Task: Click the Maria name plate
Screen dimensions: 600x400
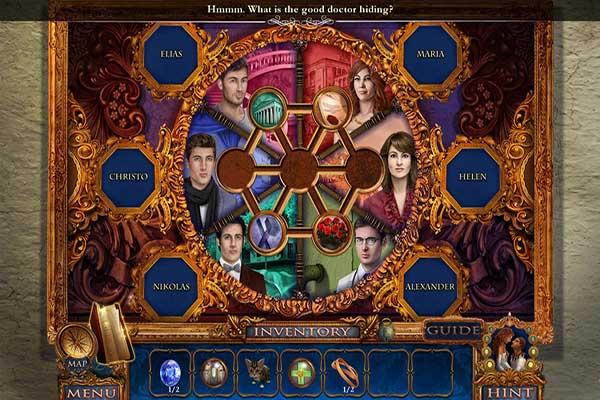Action: 430,54
